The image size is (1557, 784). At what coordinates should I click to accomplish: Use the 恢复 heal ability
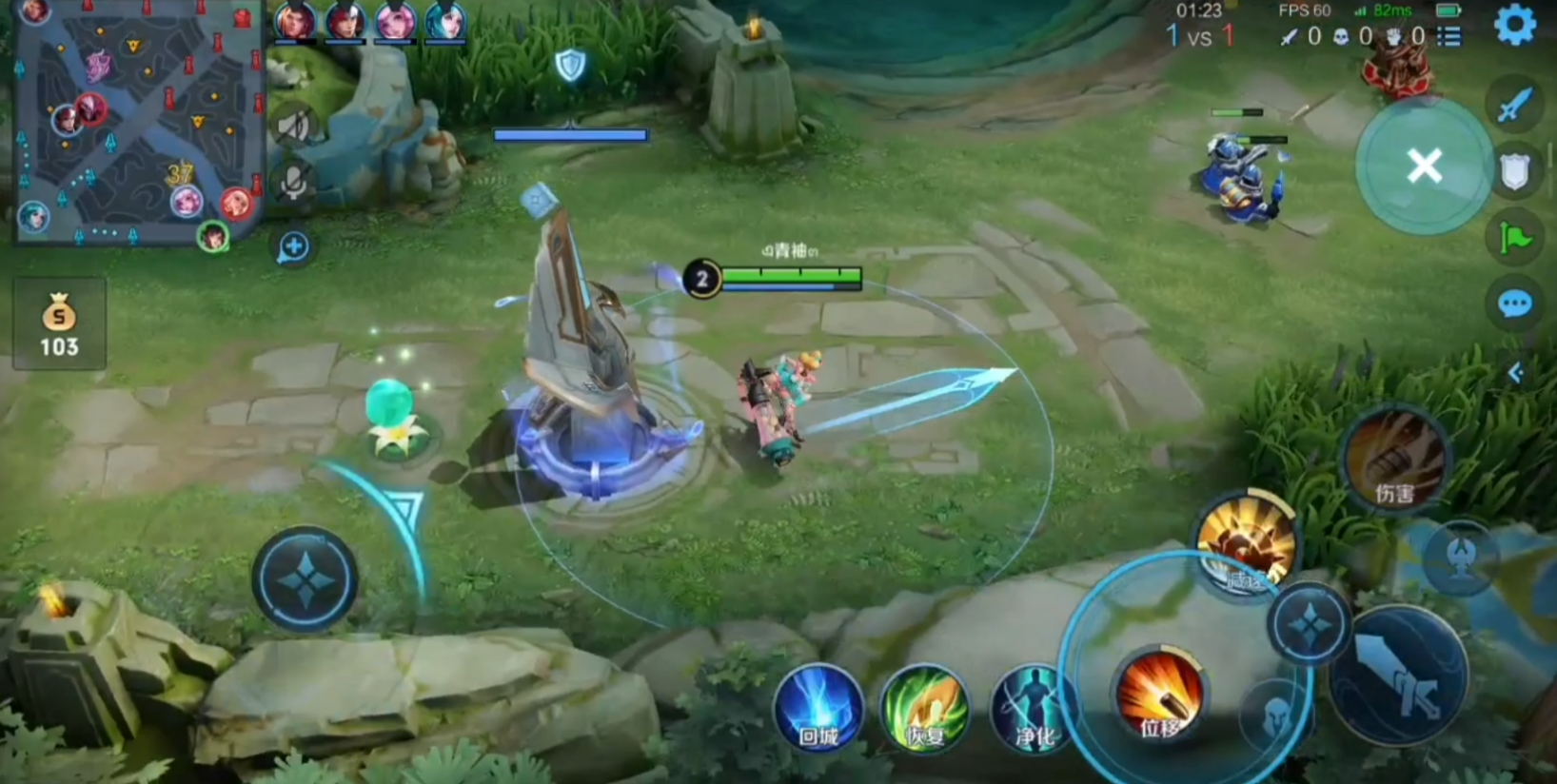pyautogui.click(x=925, y=709)
